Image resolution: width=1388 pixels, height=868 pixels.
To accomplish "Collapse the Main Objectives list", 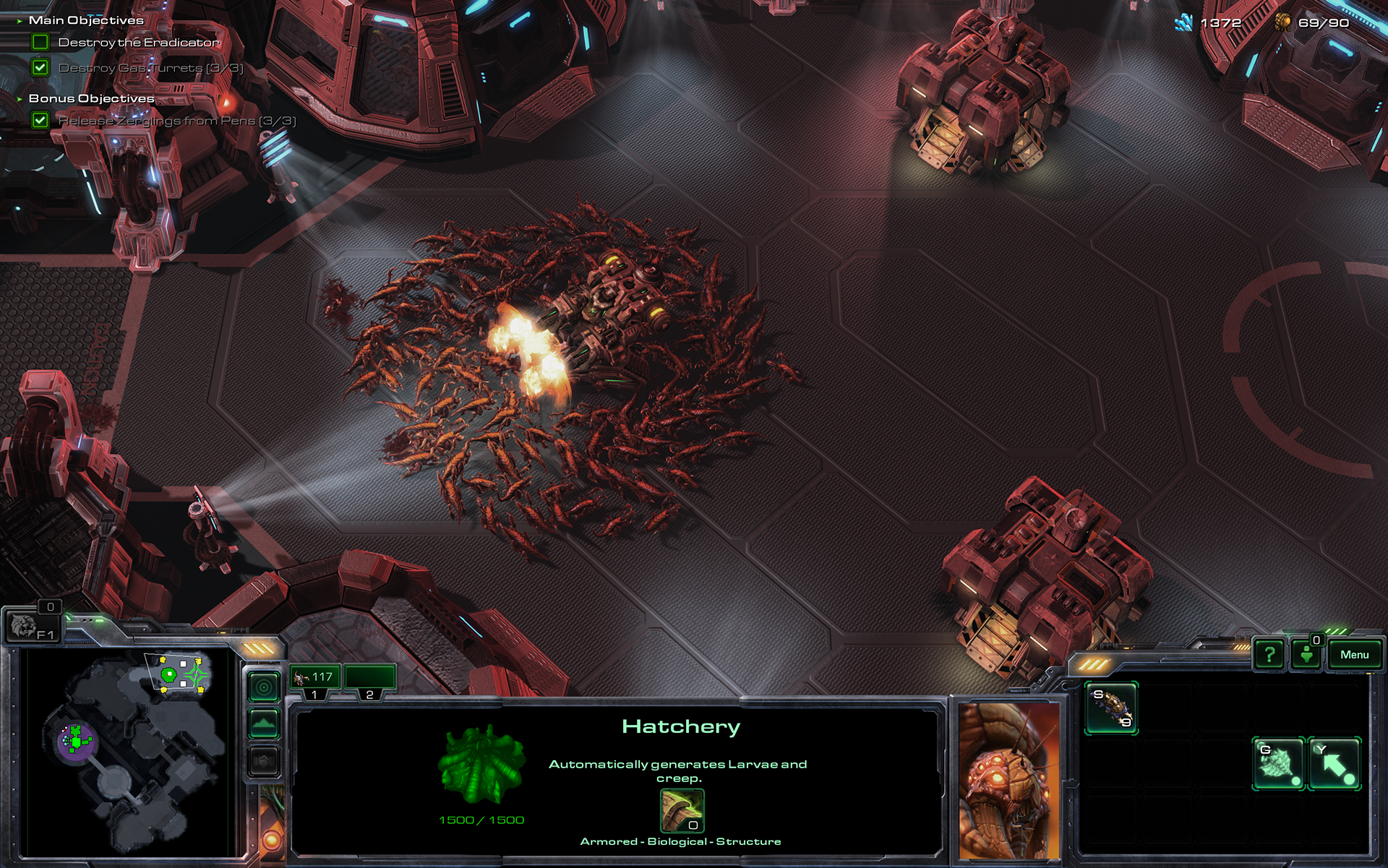I will (x=20, y=21).
